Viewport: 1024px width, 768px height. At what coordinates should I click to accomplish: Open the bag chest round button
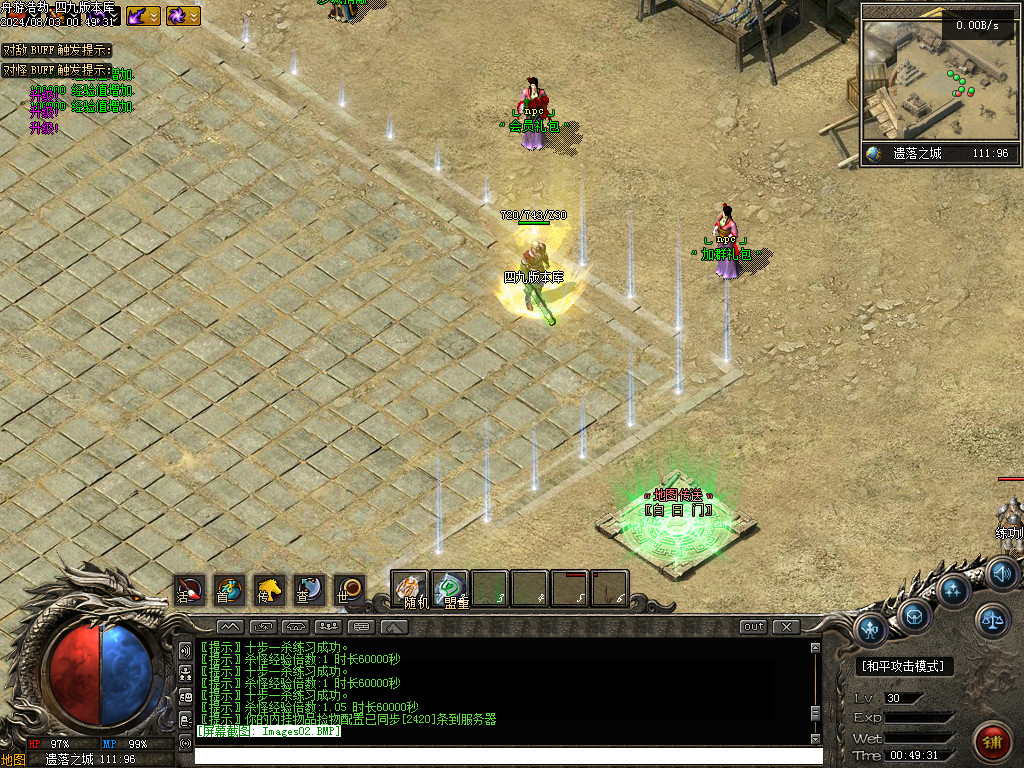914,614
